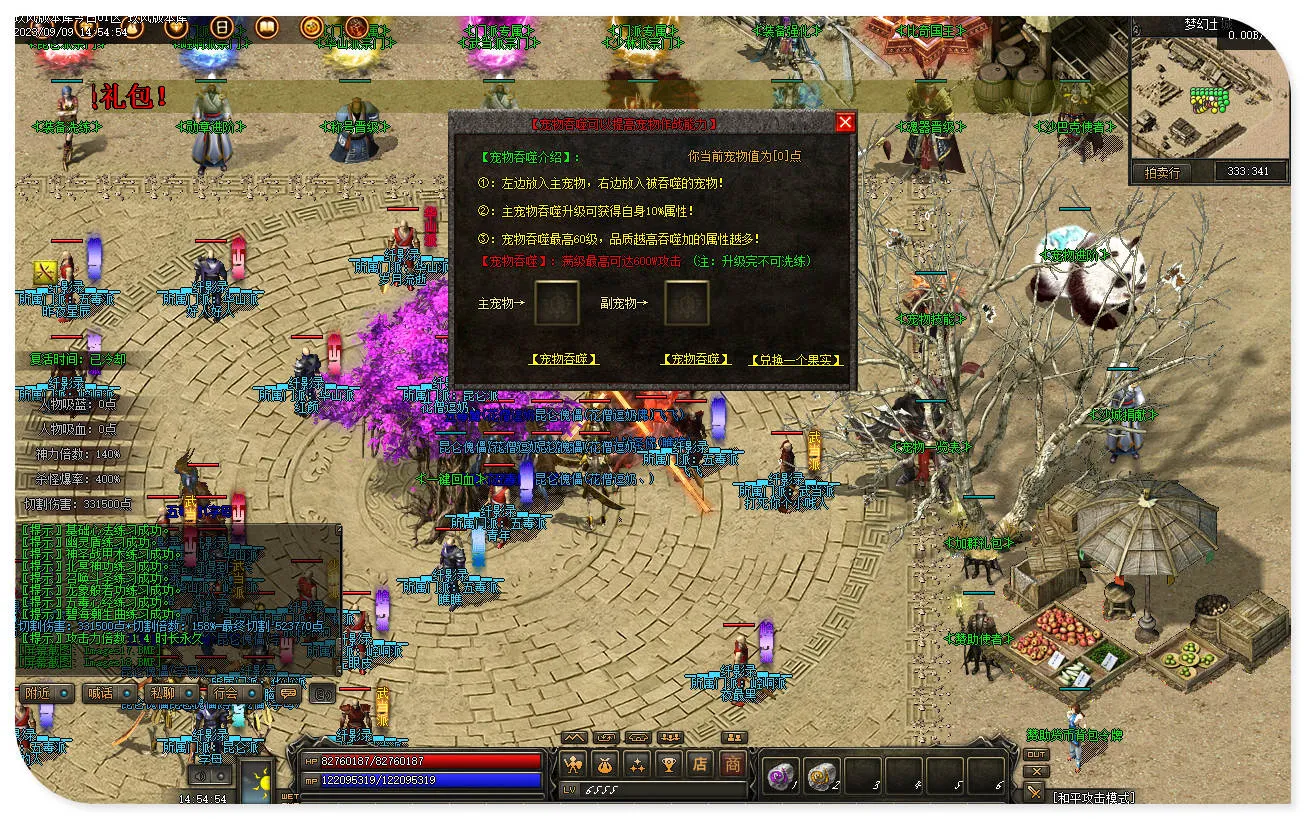Image resolution: width=1306 pixels, height=819 pixels.
Task: Toggle the 行会 guild chat channel
Action: click(233, 693)
